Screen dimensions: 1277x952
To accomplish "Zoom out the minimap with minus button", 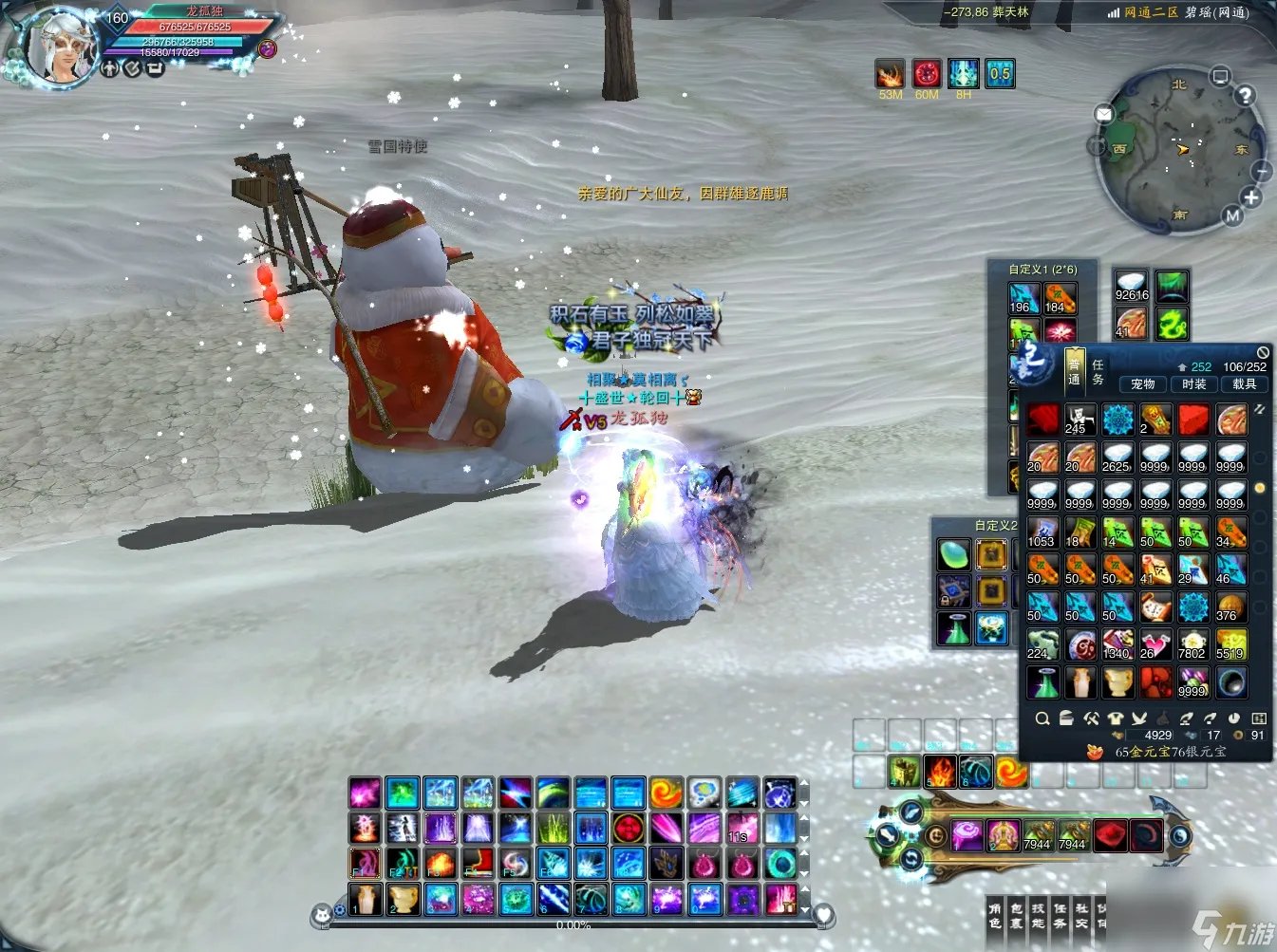I will [x=1262, y=171].
